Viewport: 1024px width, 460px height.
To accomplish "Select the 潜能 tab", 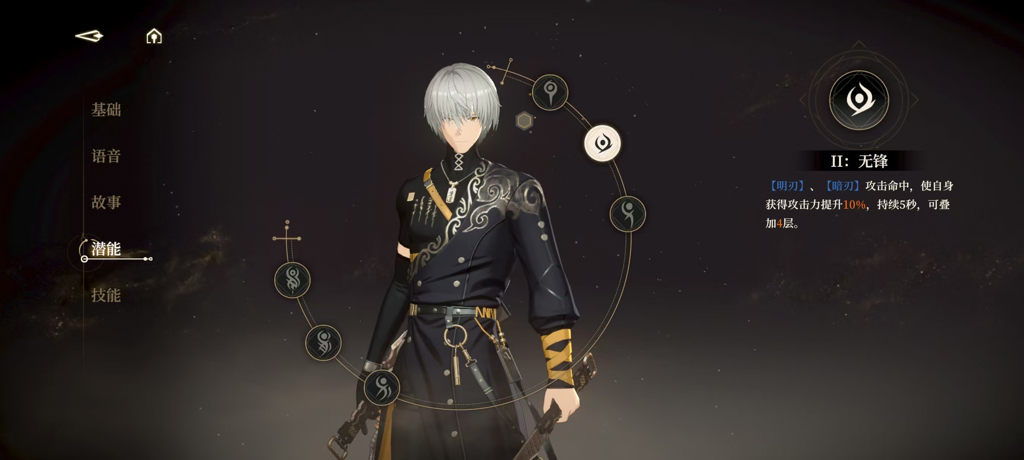I will pyautogui.click(x=106, y=249).
